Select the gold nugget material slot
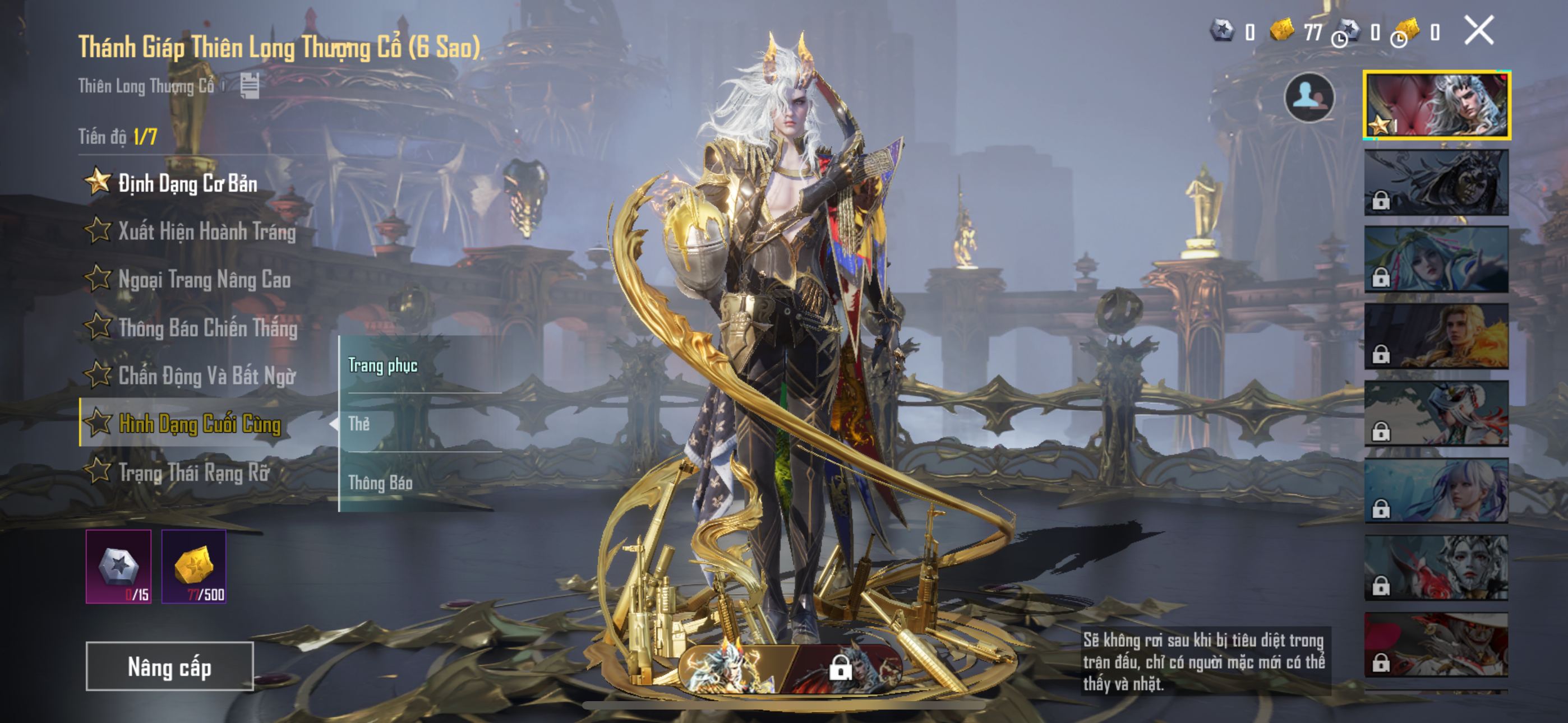 [x=193, y=566]
